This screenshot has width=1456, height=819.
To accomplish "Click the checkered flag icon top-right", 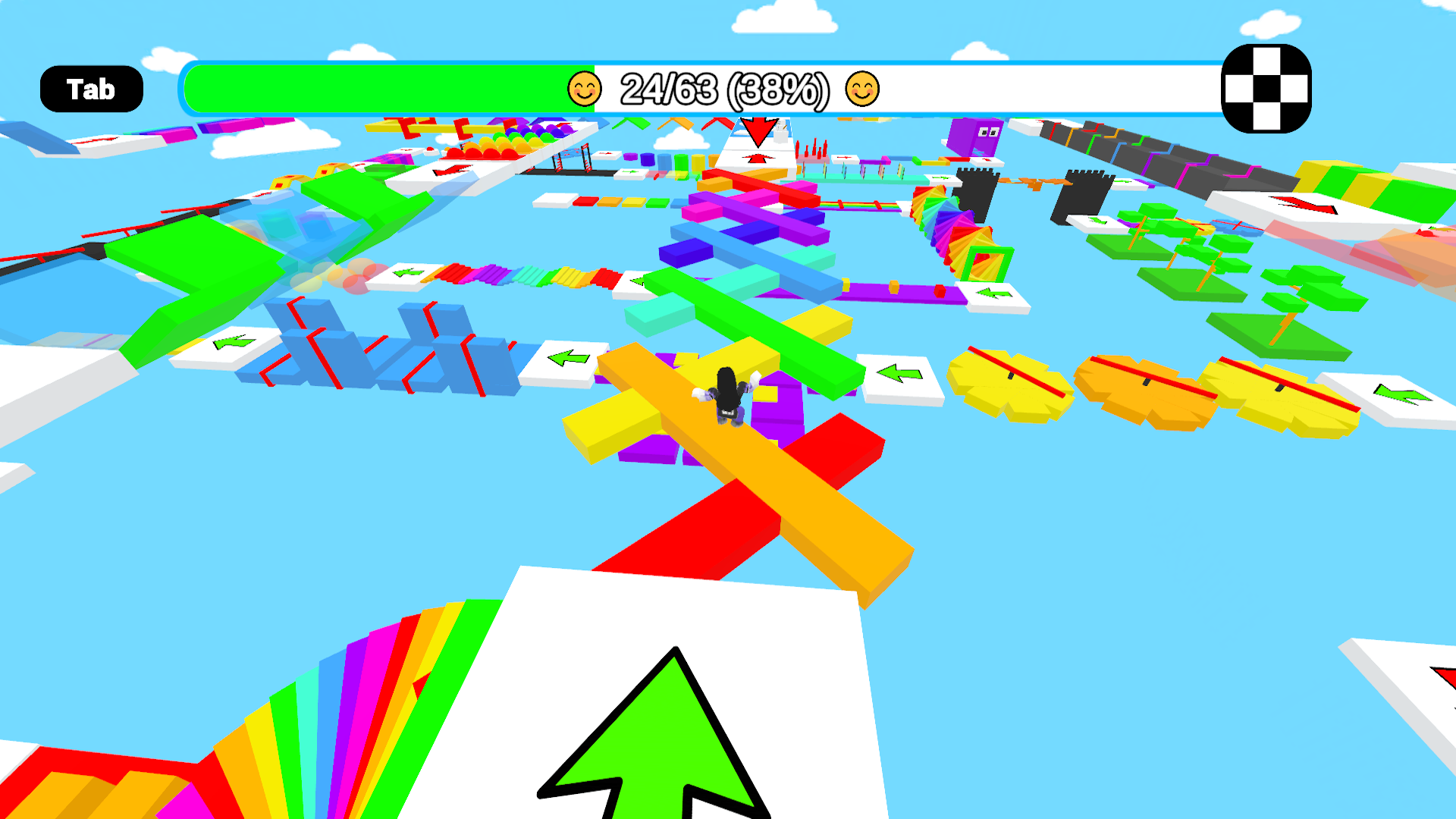I will [x=1266, y=88].
